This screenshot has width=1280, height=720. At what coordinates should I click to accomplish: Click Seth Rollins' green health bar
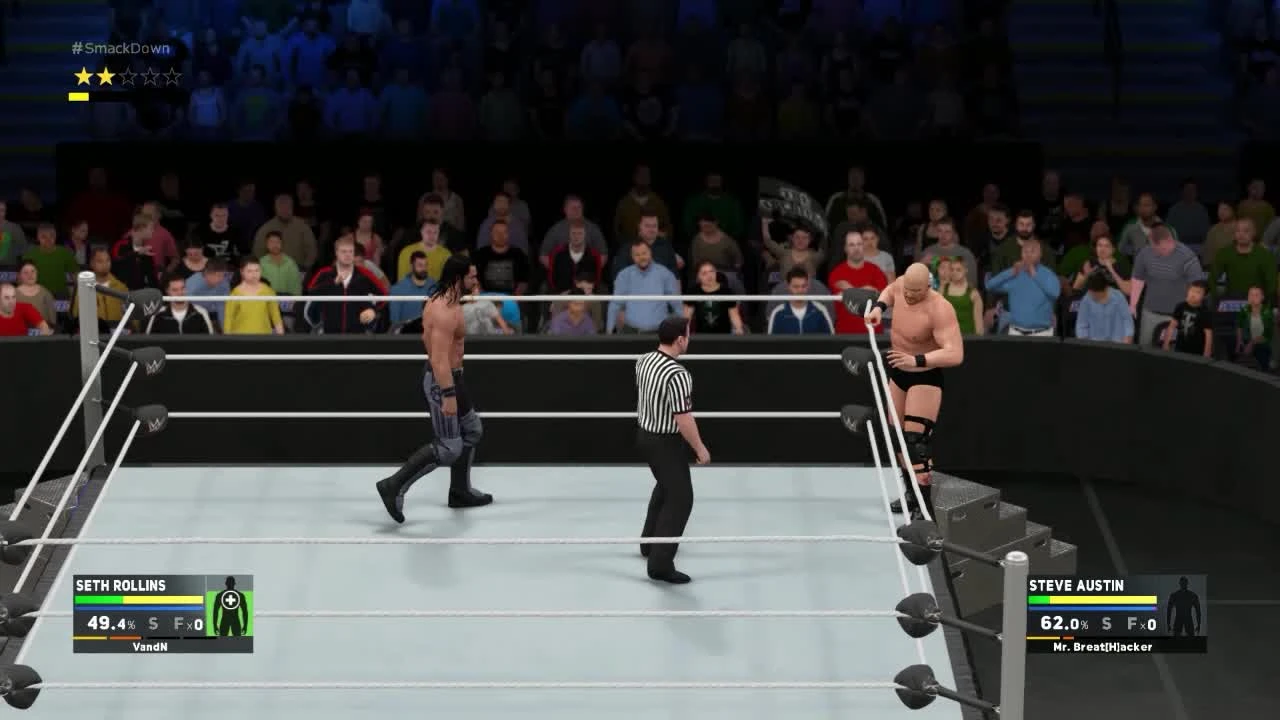click(x=98, y=600)
